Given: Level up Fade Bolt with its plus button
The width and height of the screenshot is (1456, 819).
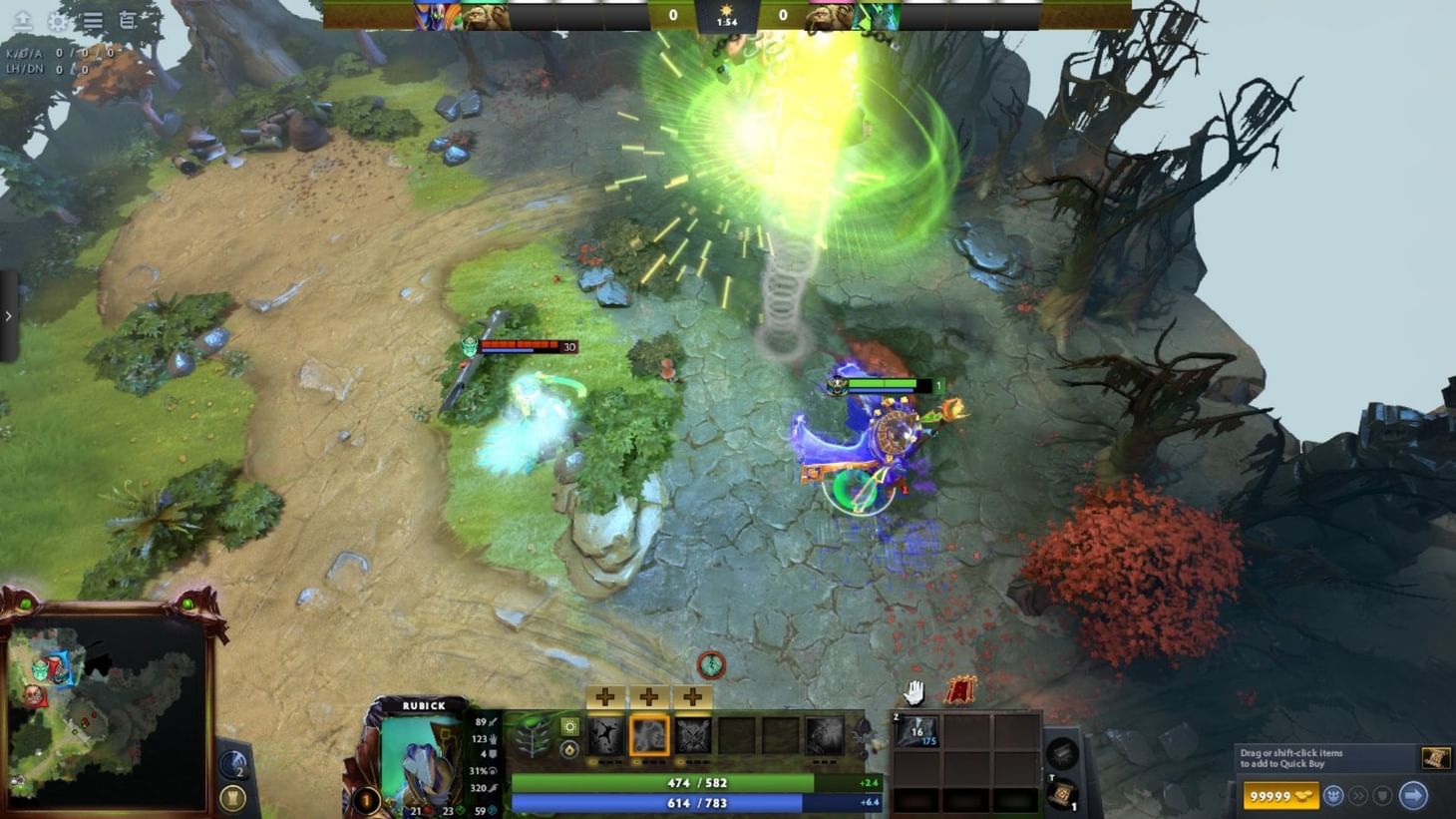Looking at the screenshot, I should coord(648,696).
